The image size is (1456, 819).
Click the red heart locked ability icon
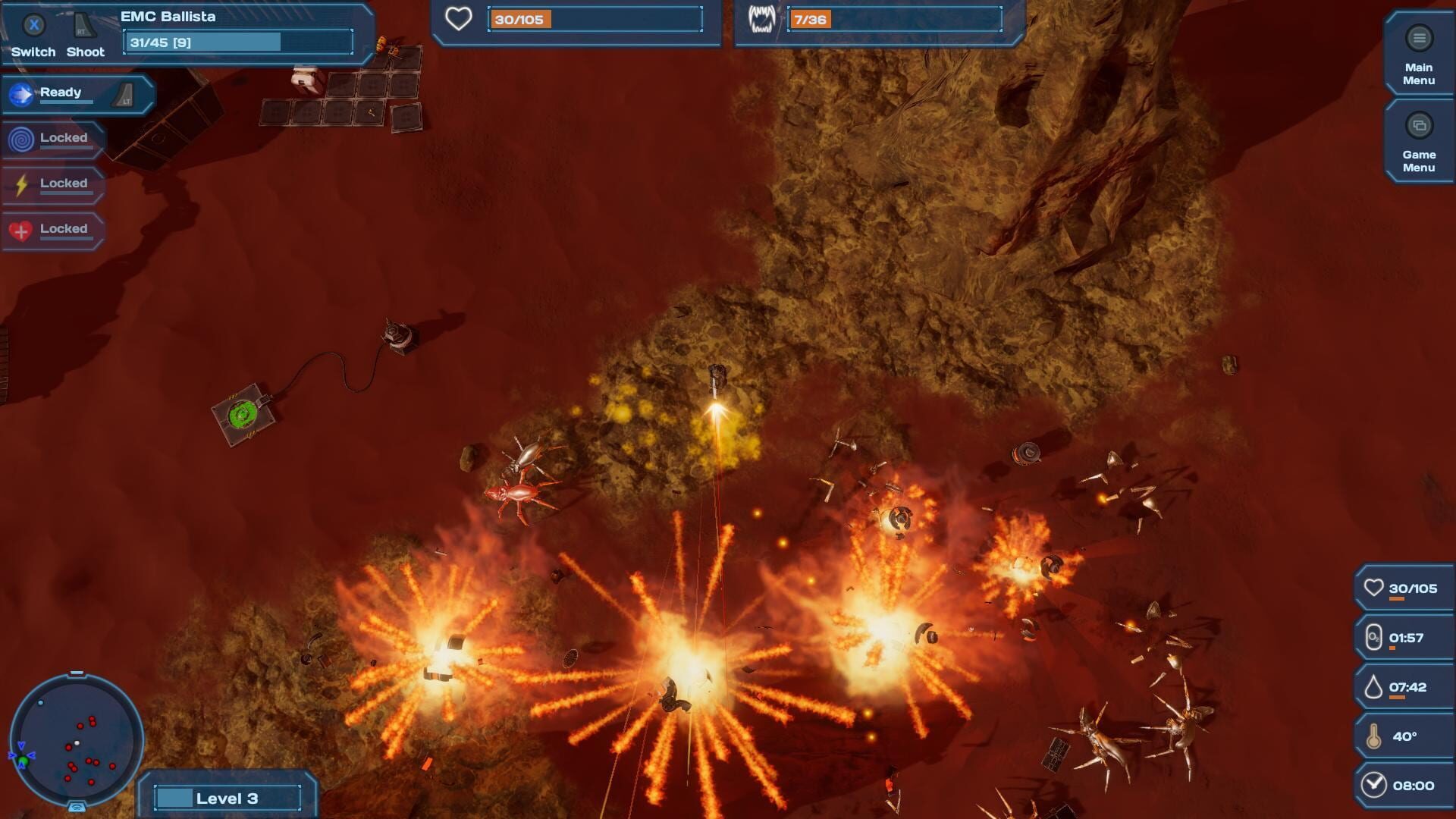pos(21,228)
